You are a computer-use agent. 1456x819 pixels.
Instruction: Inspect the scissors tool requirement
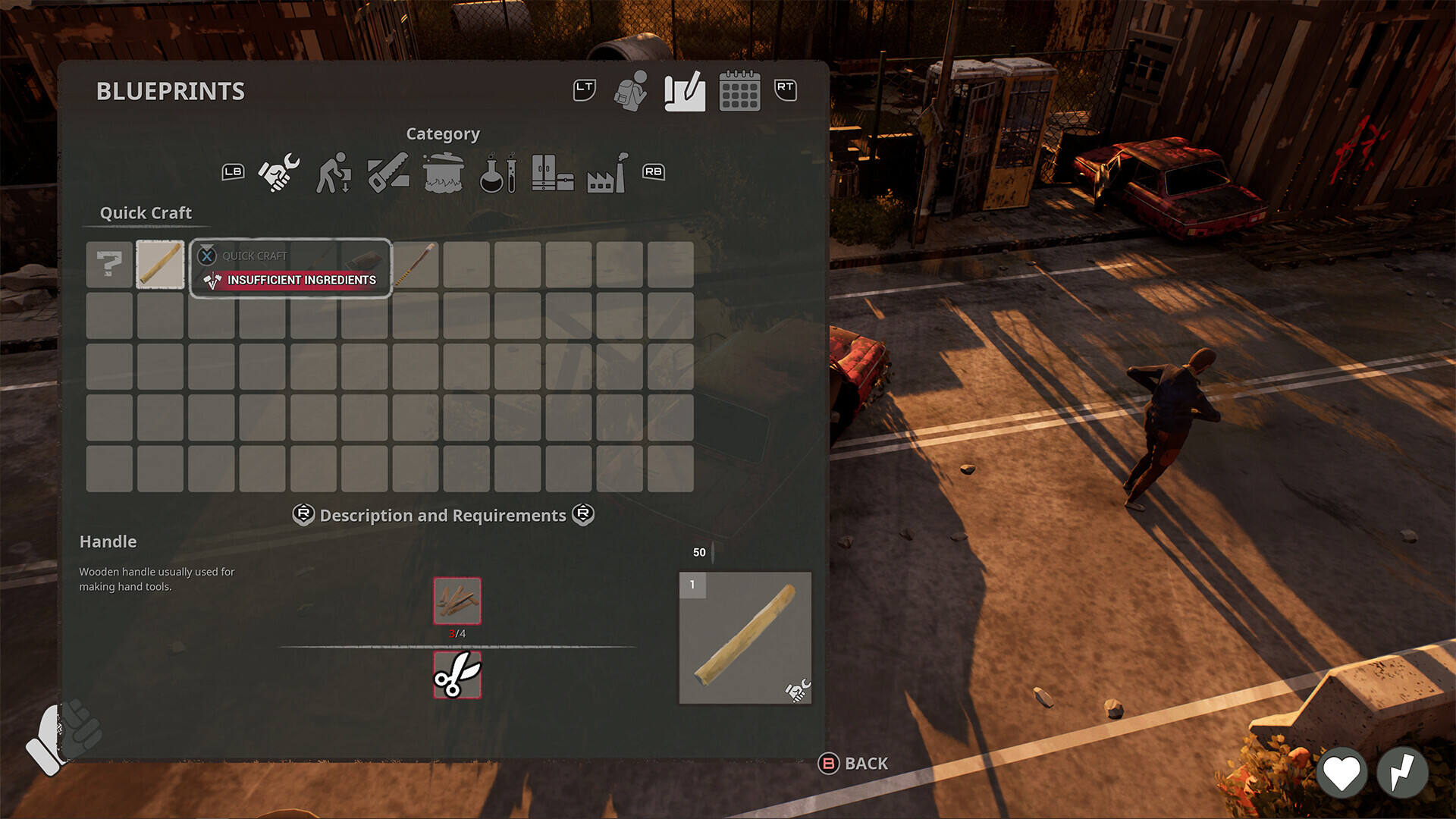[457, 674]
